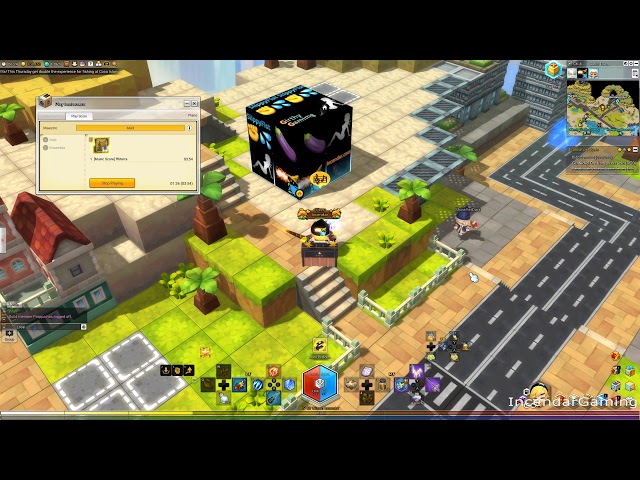This screenshot has width=640, height=480.
Task: Click the golden cube icon beside minimap
Action: point(553,70)
